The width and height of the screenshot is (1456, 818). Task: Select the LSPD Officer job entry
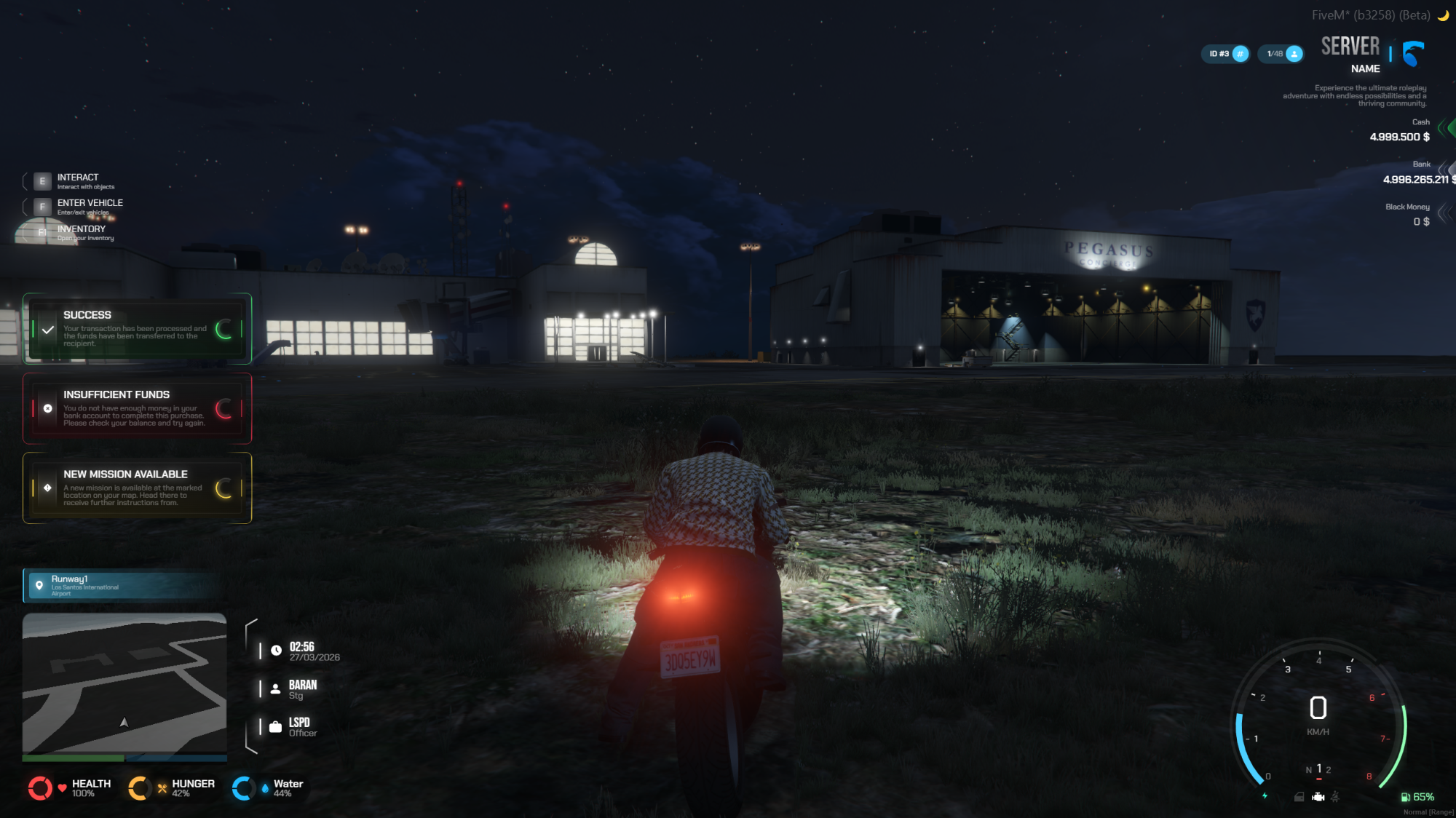pyautogui.click(x=301, y=727)
